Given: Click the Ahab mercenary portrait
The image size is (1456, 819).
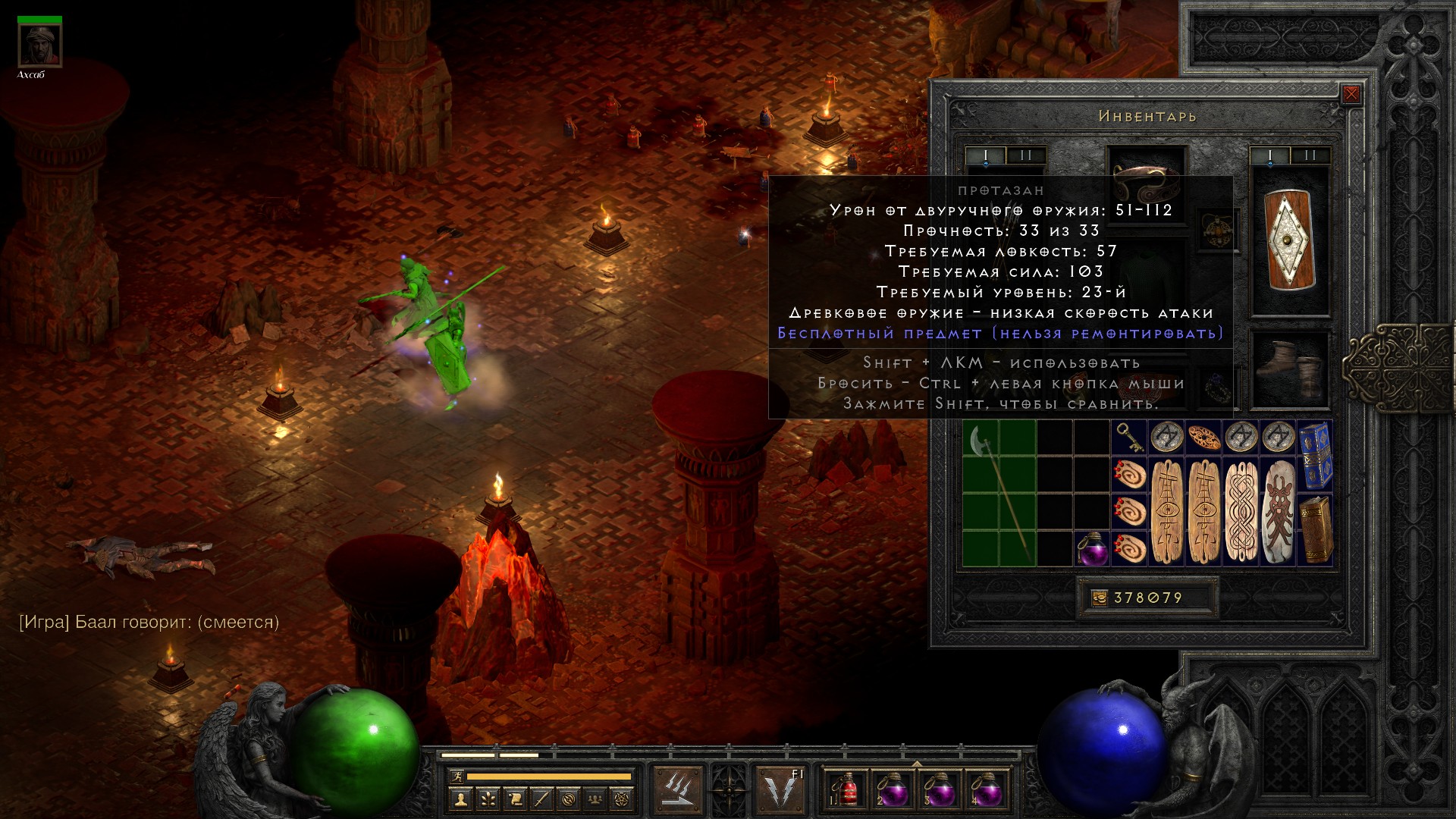Looking at the screenshot, I should (39, 47).
